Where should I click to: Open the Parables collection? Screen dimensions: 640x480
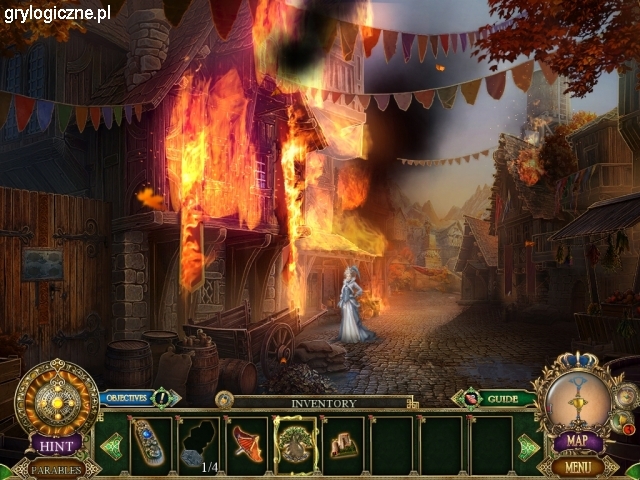pos(57,468)
